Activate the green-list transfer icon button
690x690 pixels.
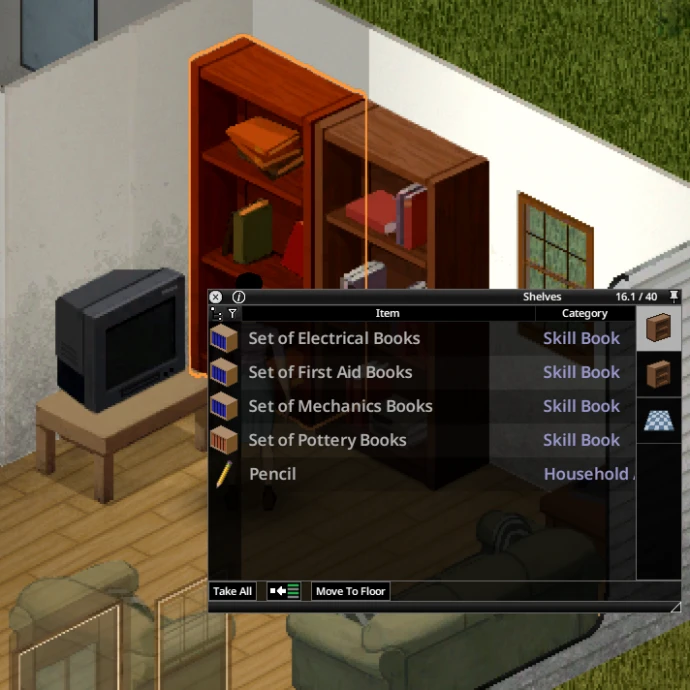click(x=284, y=591)
